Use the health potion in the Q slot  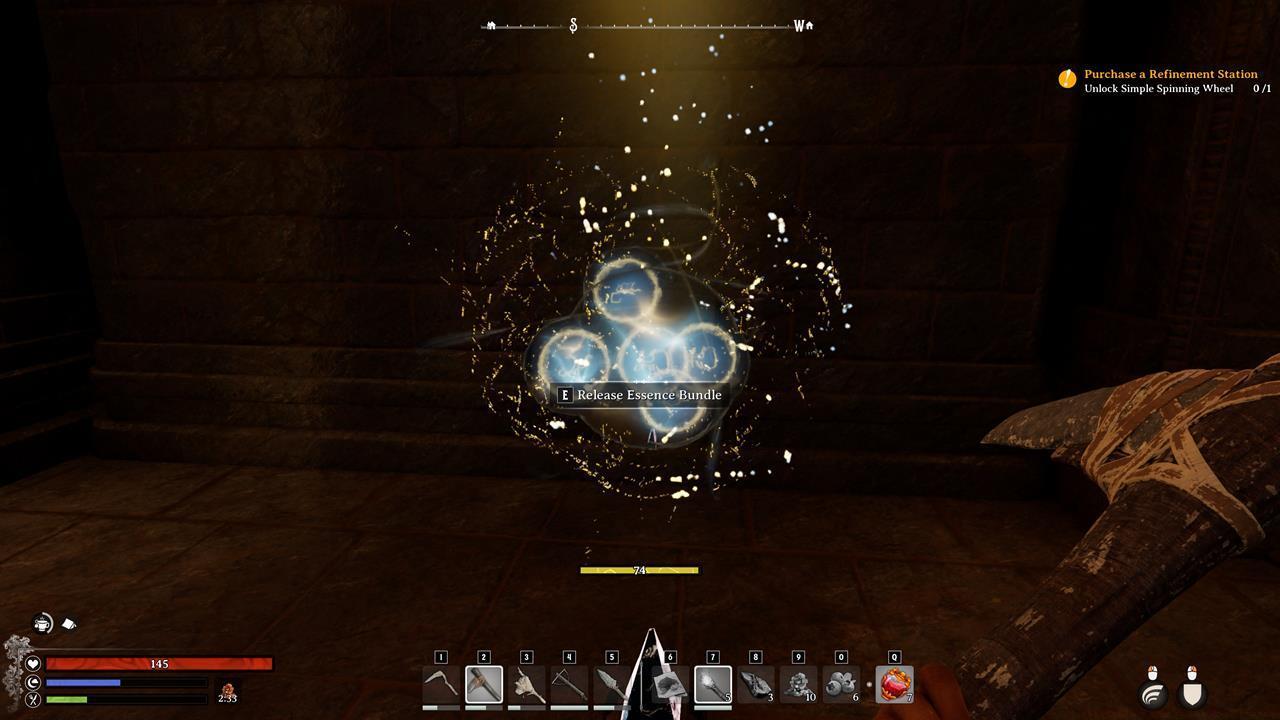pyautogui.click(x=893, y=684)
